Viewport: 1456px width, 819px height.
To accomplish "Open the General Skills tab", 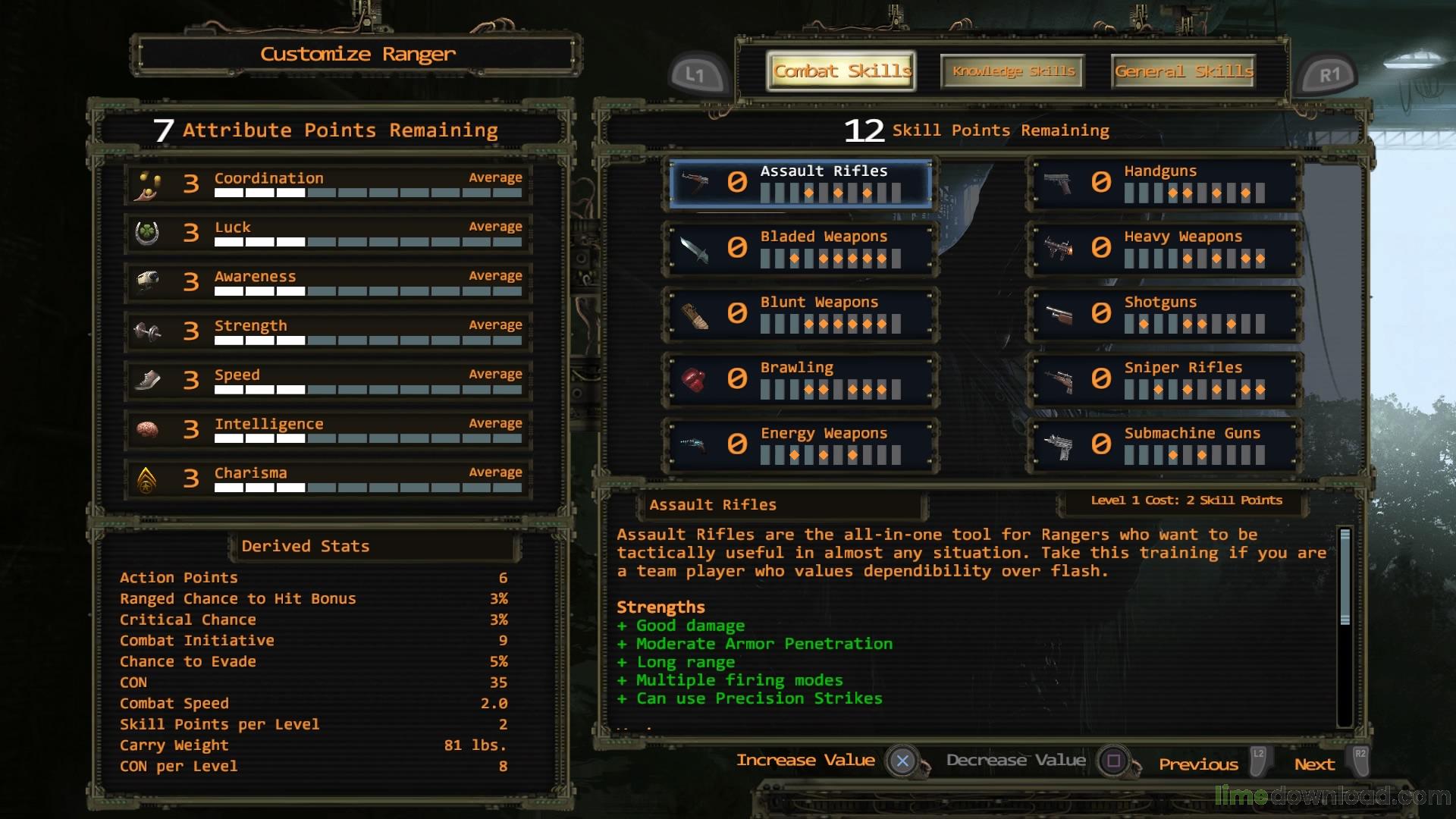I will [1183, 71].
